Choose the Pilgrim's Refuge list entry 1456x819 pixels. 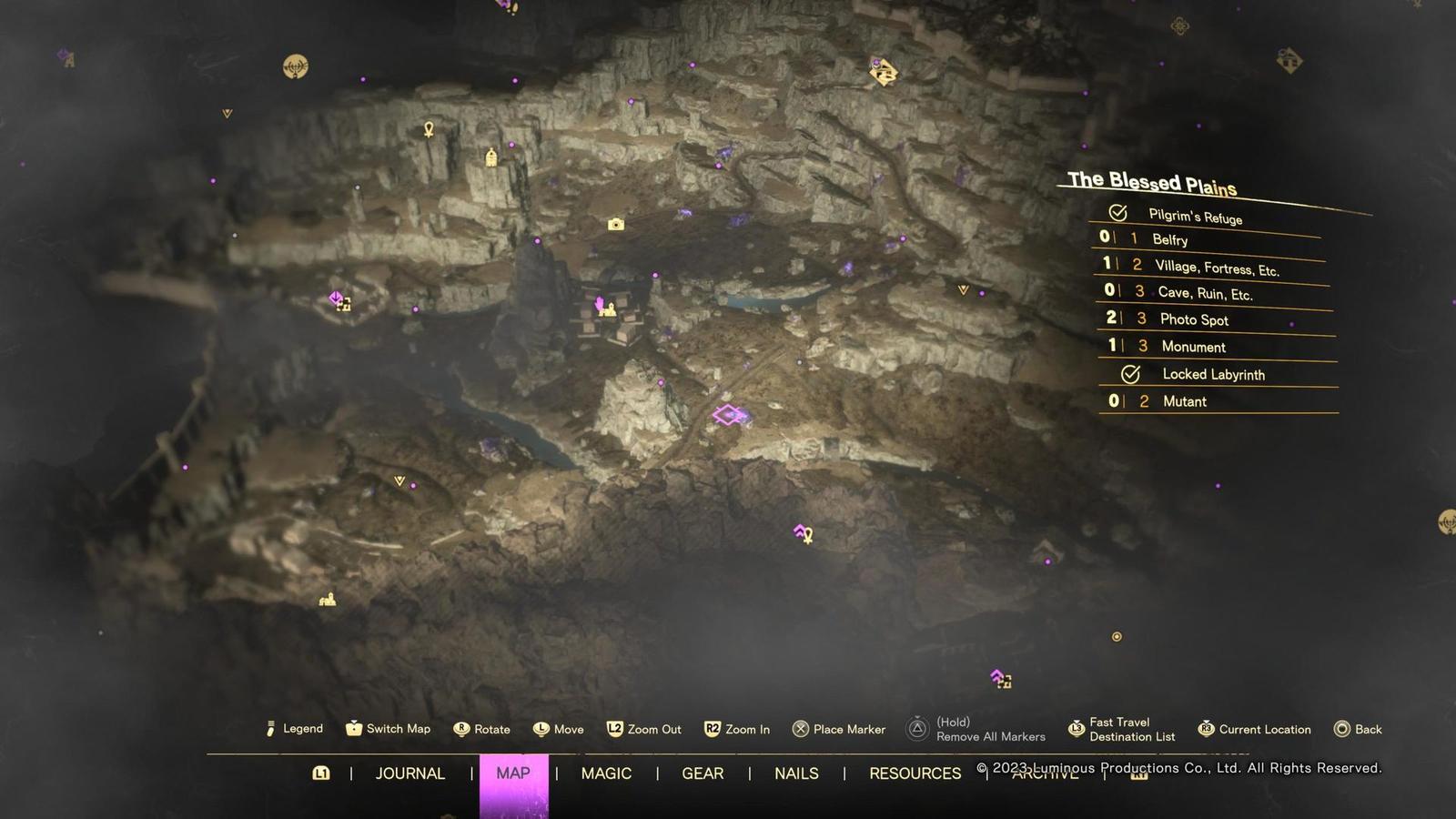click(1195, 217)
